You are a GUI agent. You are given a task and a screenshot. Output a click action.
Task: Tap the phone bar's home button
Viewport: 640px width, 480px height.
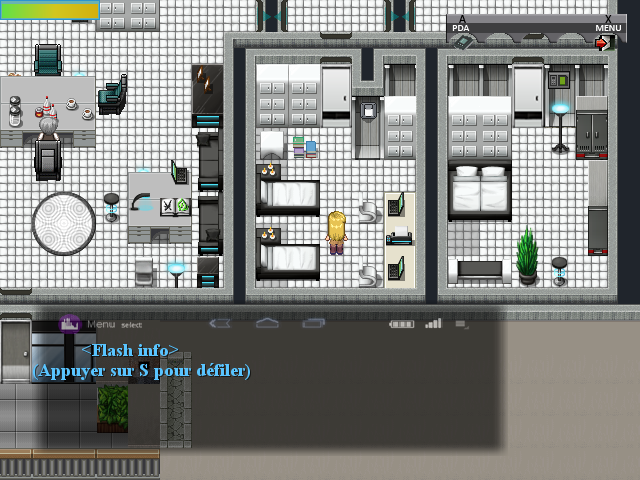(267, 323)
